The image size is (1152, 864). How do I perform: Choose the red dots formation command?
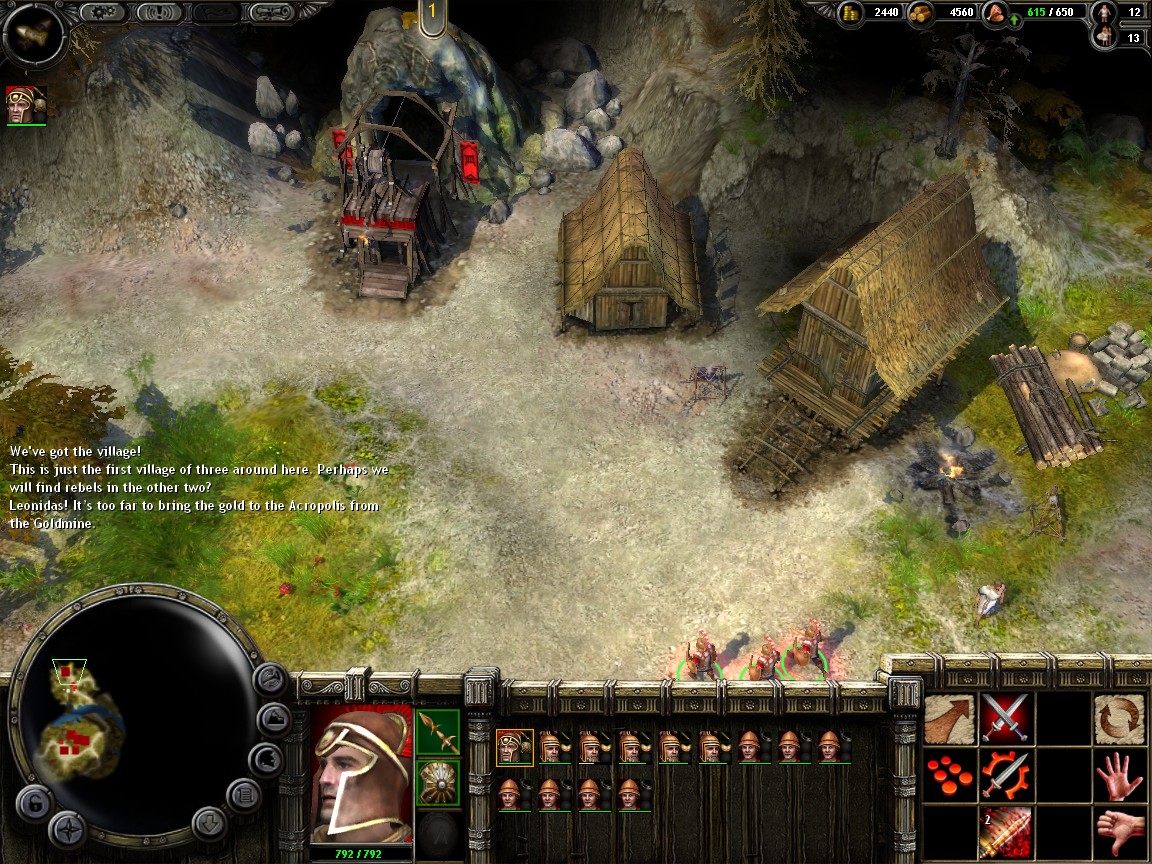(x=949, y=775)
